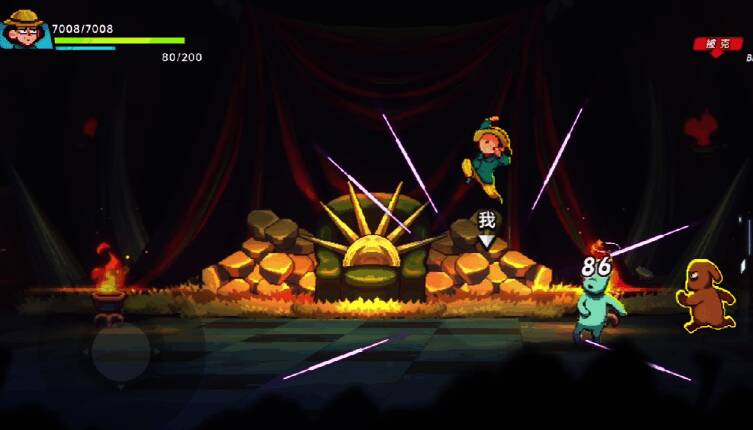Tap the virtual joystick pad
This screenshot has height=430, width=753.
tap(121, 351)
